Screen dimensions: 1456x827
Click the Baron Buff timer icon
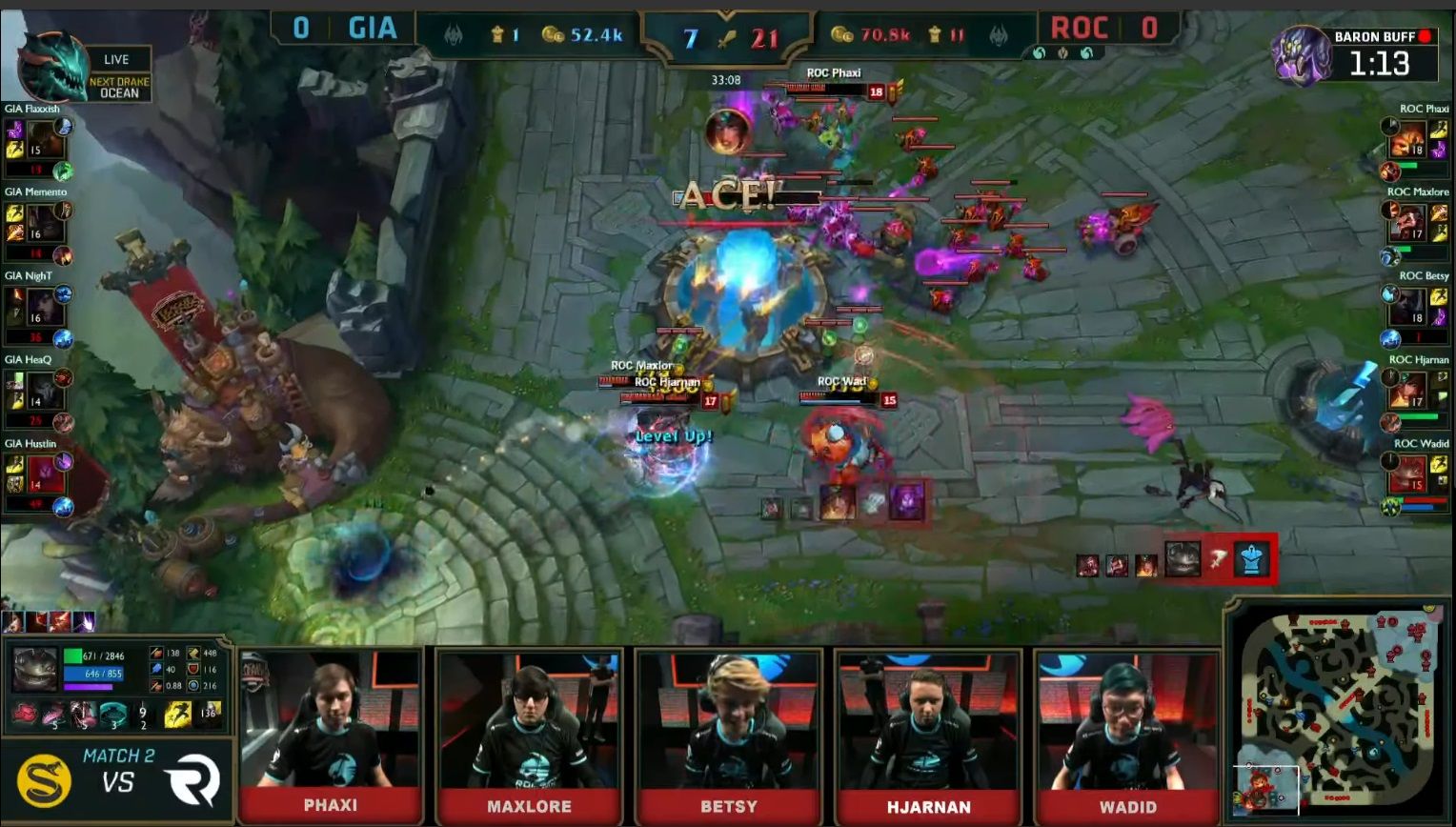1302,54
